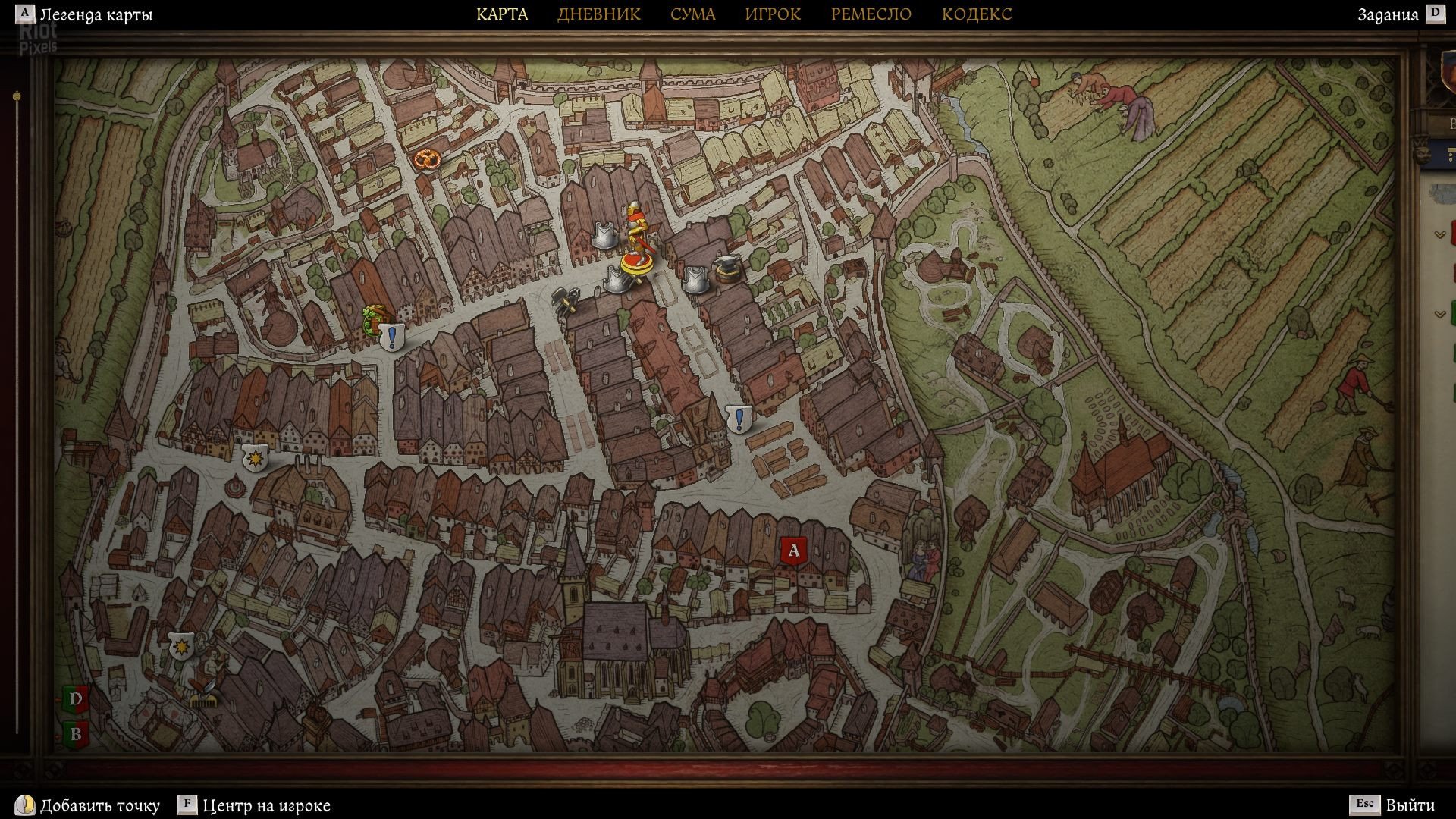
Task: Click the exclamation shield beside green wreath
Action: point(392,337)
